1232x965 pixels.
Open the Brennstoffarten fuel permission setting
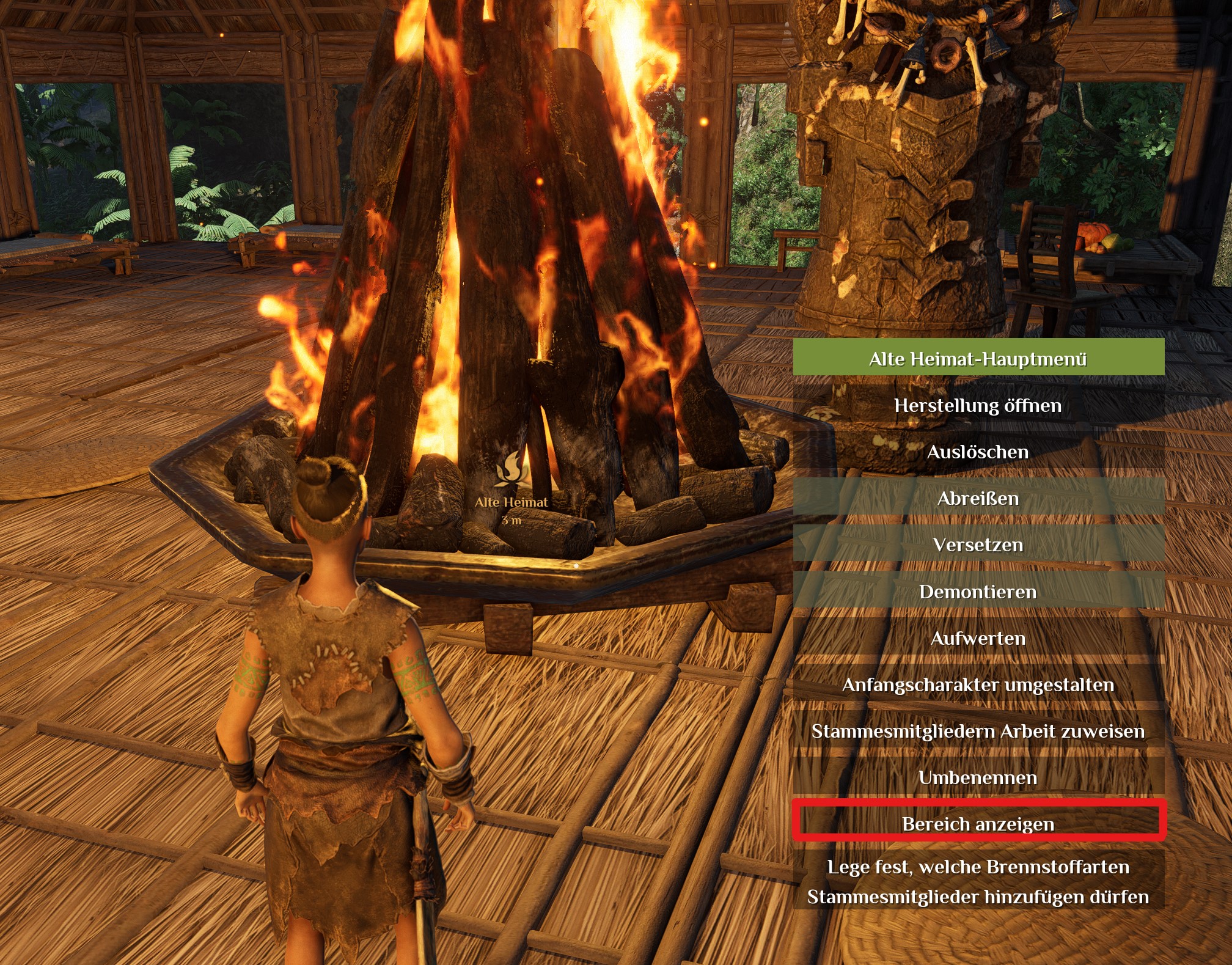pos(978,881)
